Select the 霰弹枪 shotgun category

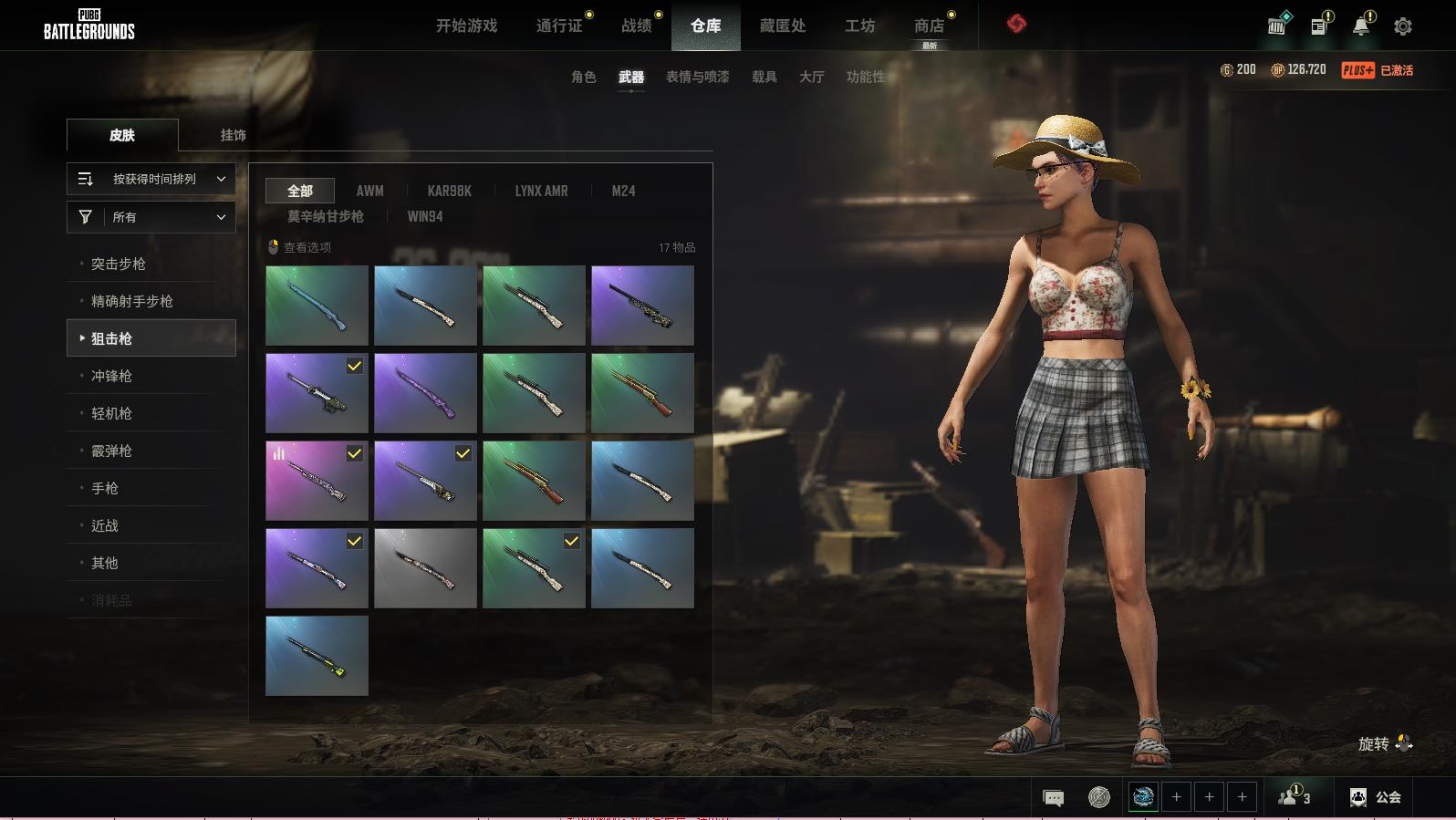tap(111, 451)
